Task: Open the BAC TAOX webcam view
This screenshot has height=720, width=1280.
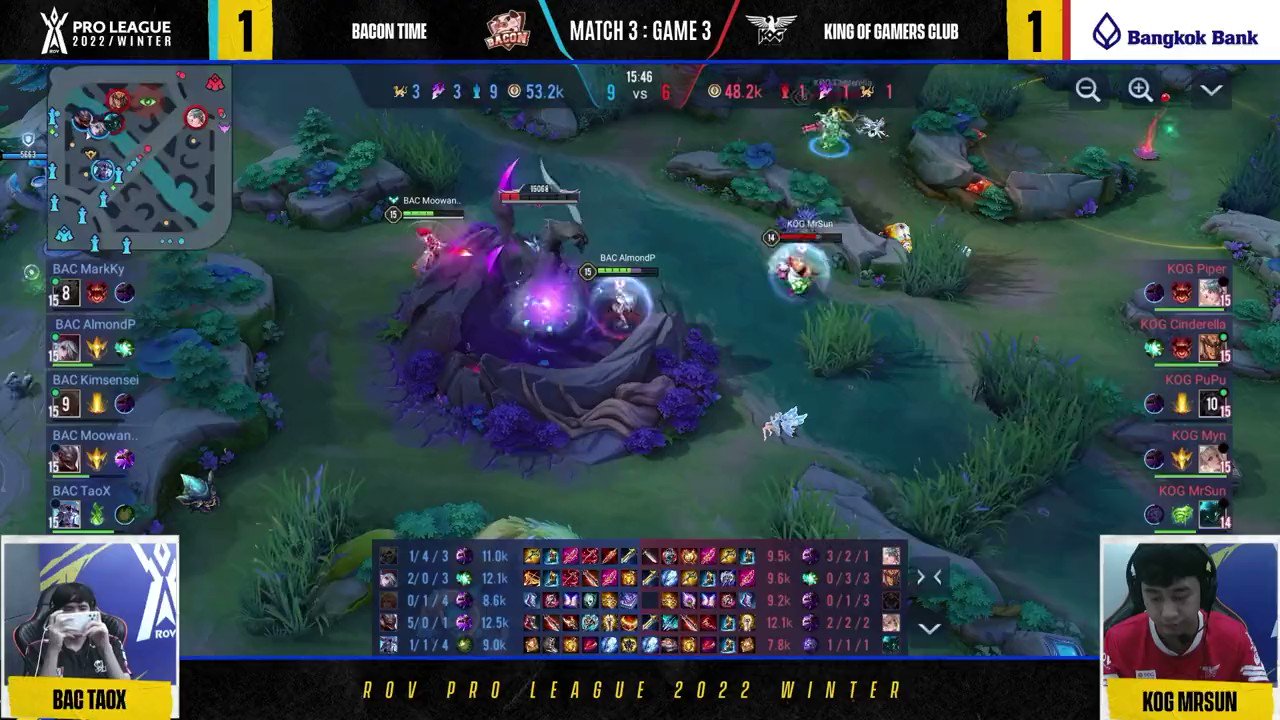Action: (x=88, y=610)
